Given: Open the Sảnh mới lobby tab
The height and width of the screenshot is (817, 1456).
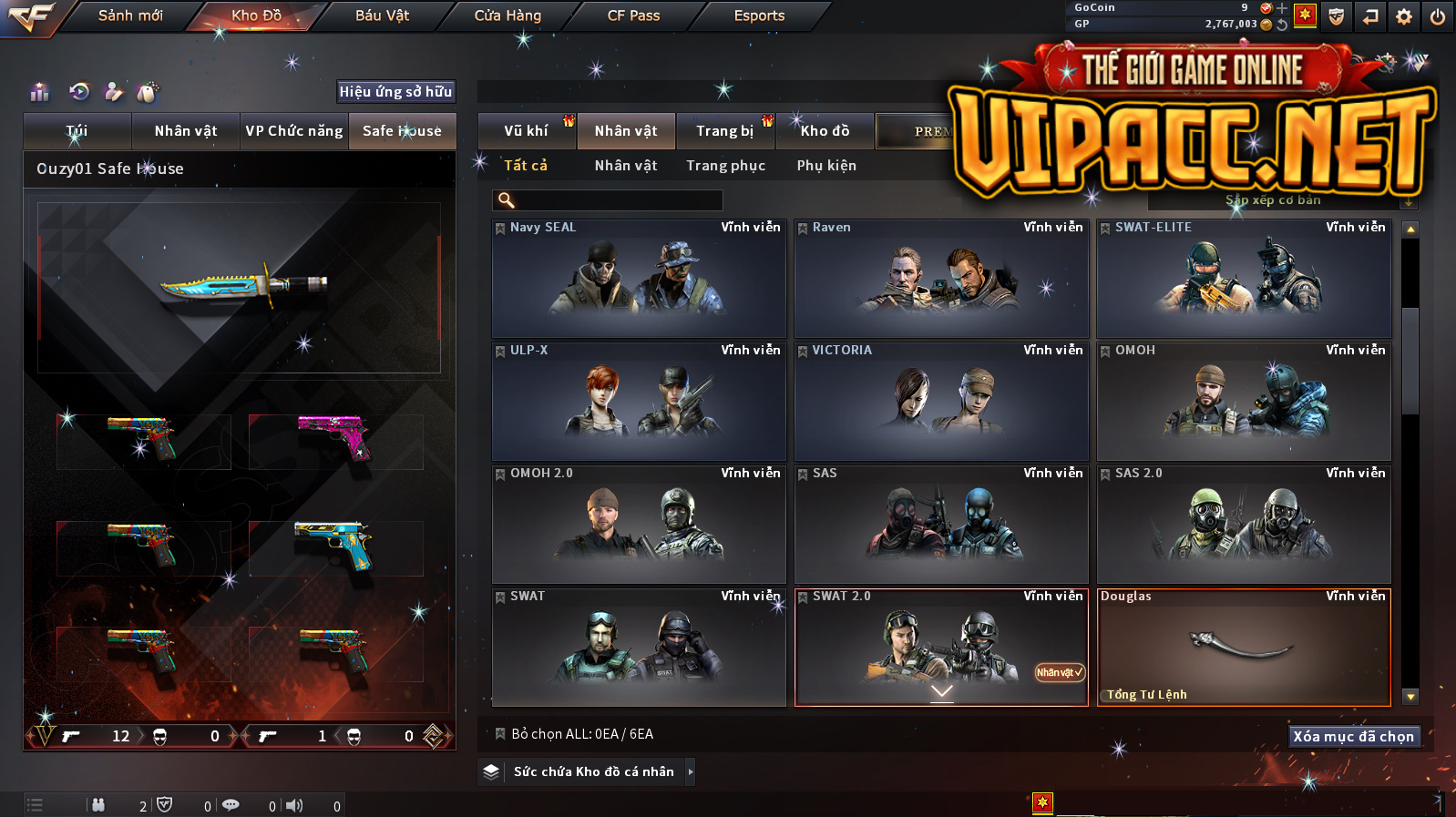Looking at the screenshot, I should coord(130,15).
